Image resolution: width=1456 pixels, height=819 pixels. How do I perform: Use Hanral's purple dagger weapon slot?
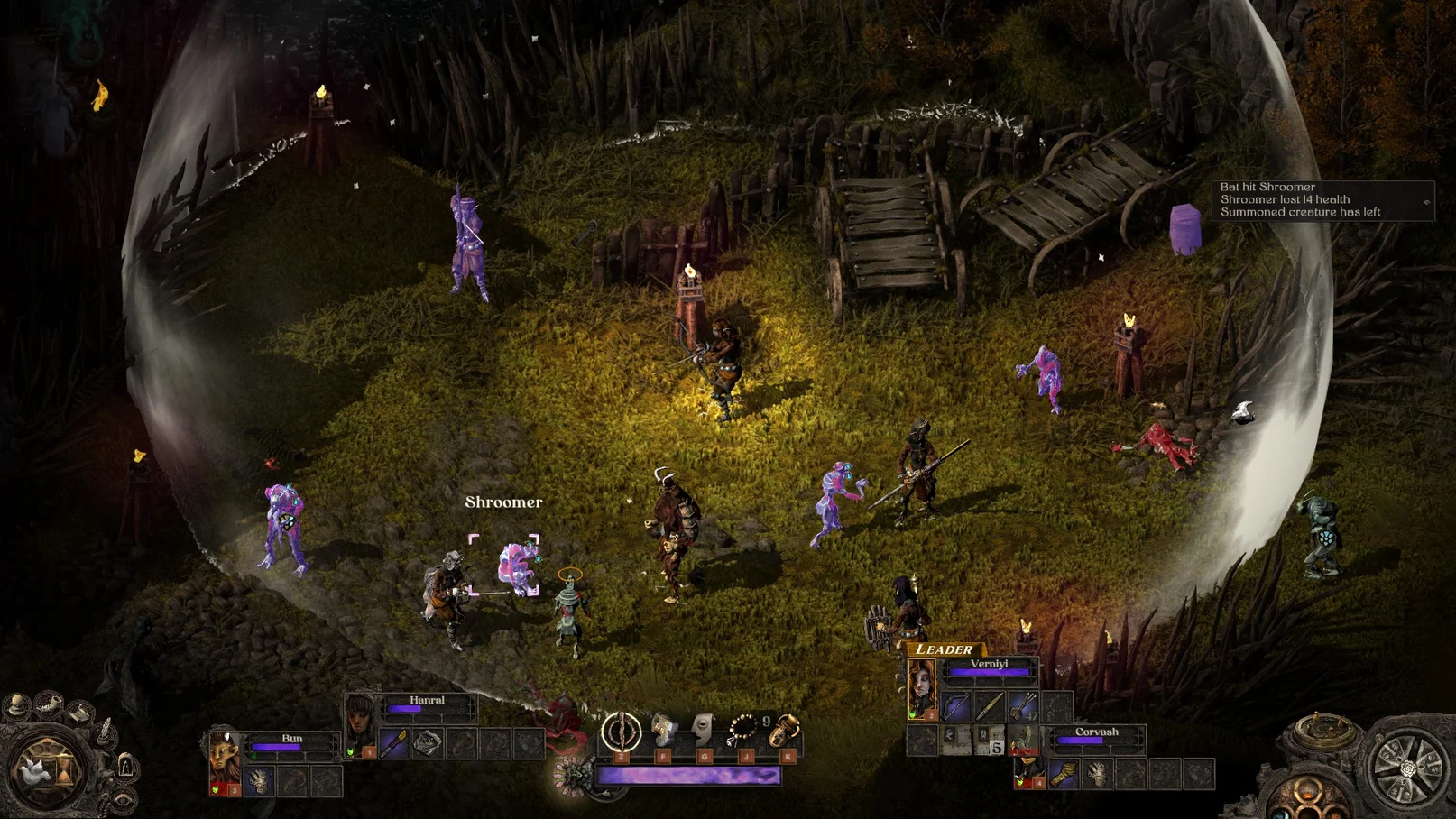pos(394,743)
